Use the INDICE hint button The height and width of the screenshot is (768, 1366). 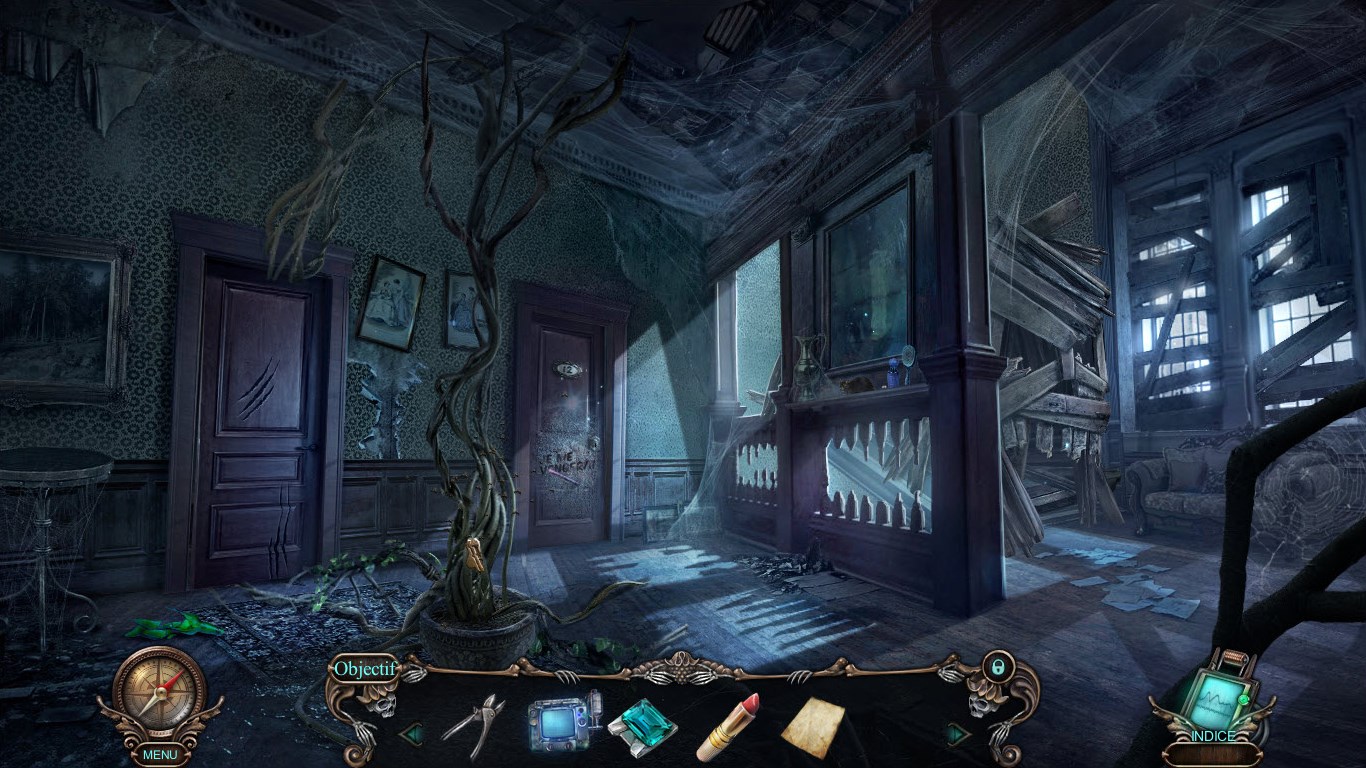pos(1213,736)
